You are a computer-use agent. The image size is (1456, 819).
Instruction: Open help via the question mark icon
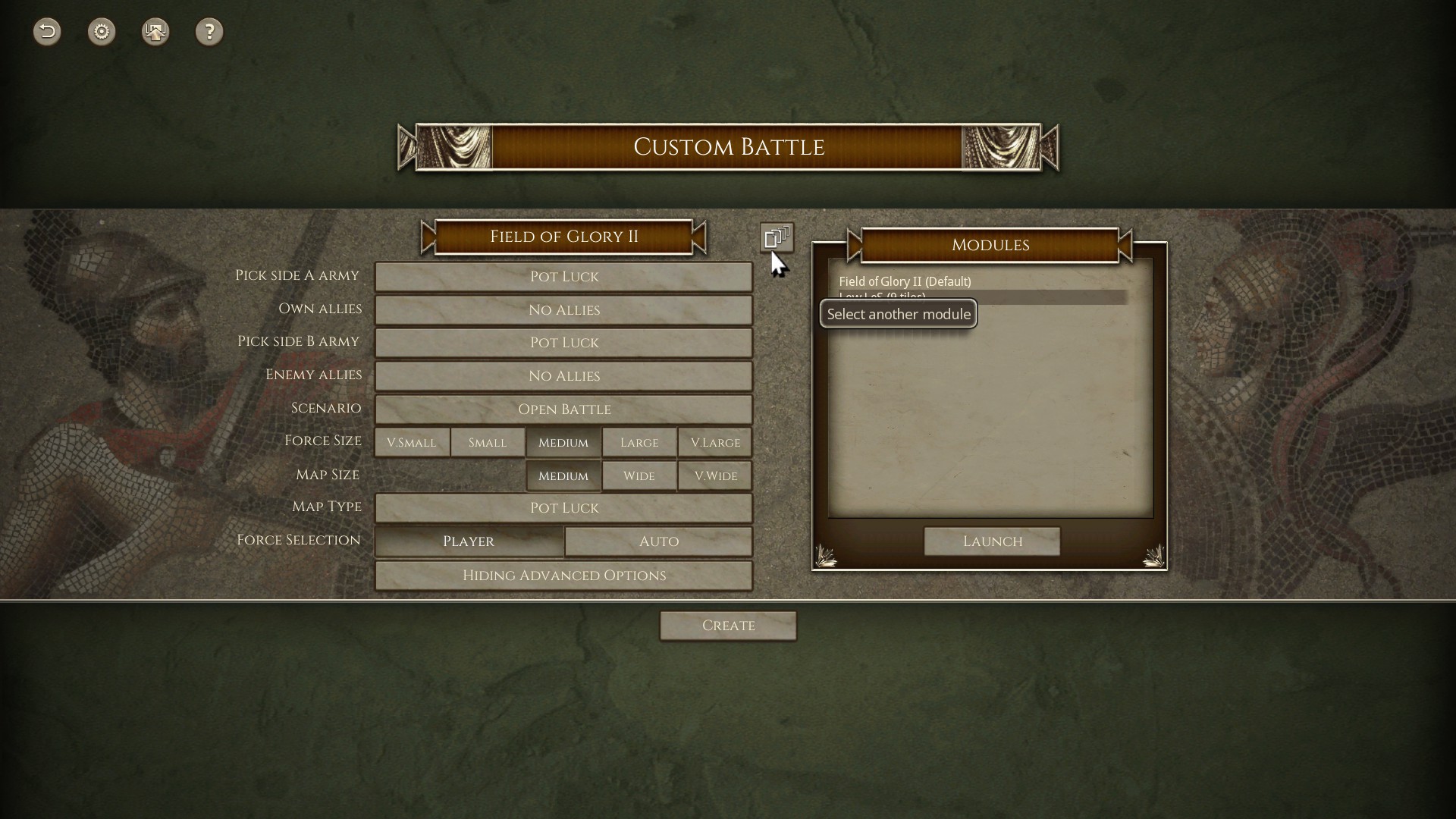[210, 32]
